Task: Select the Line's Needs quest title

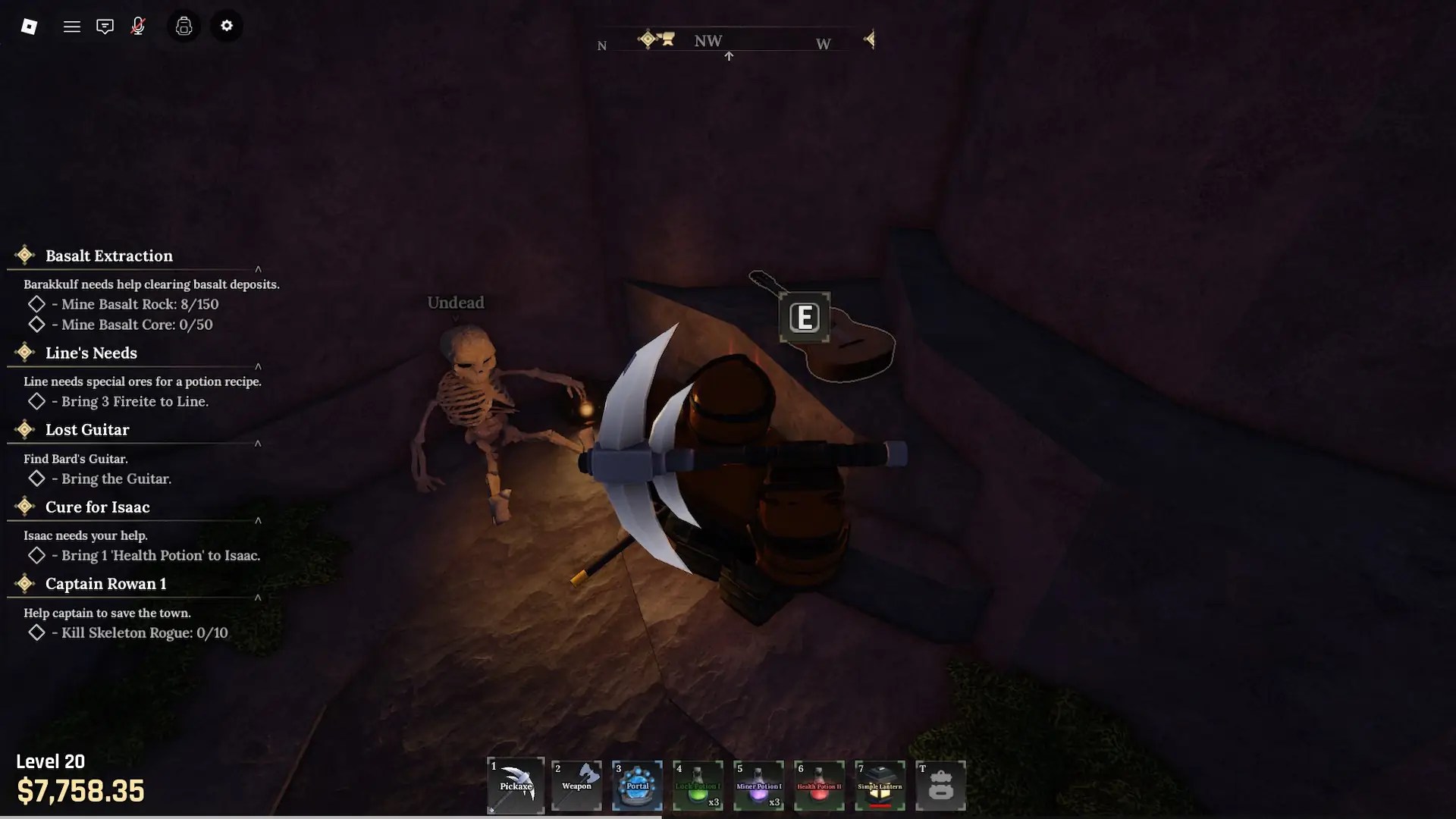Action: pos(90,352)
